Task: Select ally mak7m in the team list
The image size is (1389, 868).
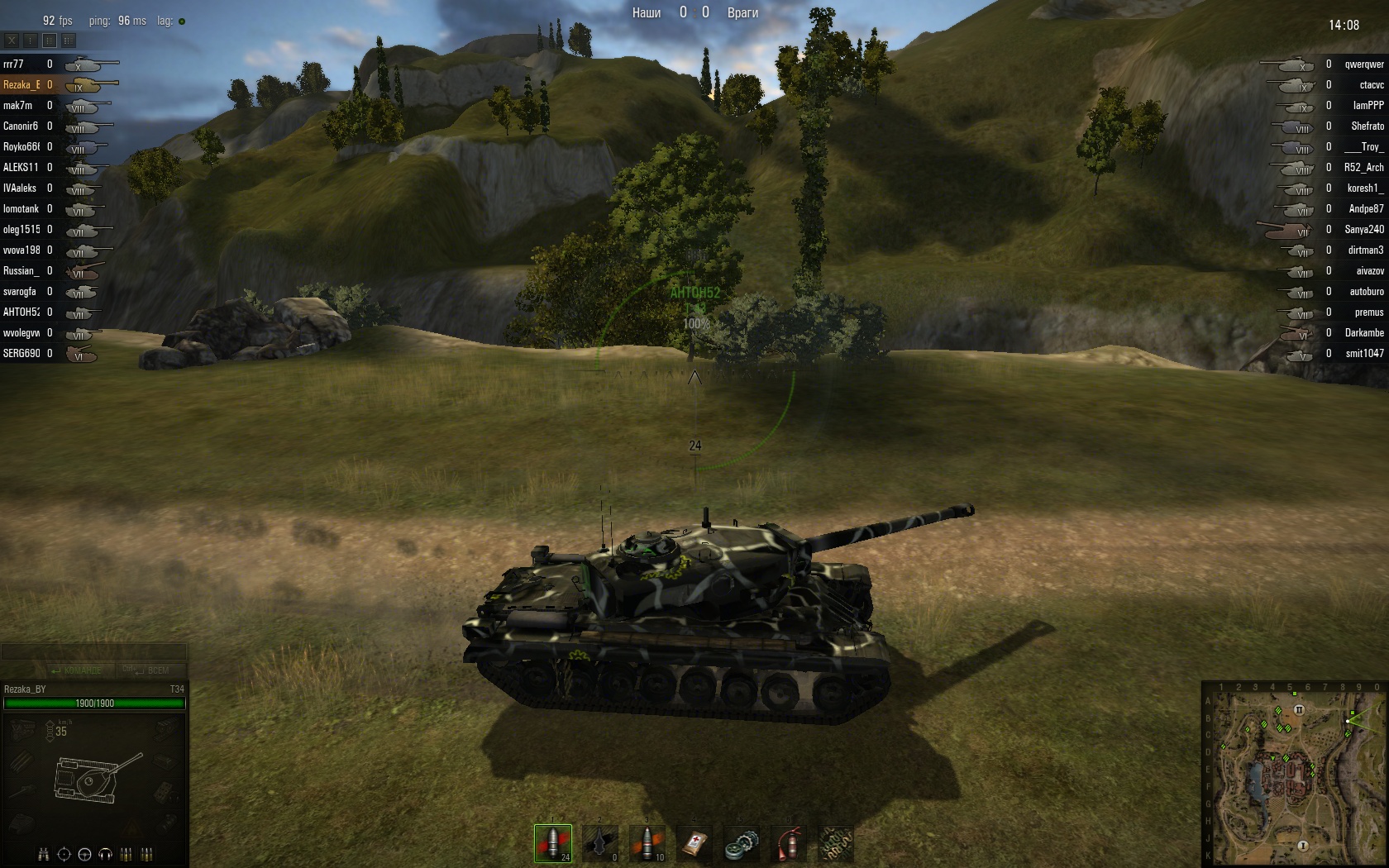Action: click(17, 105)
